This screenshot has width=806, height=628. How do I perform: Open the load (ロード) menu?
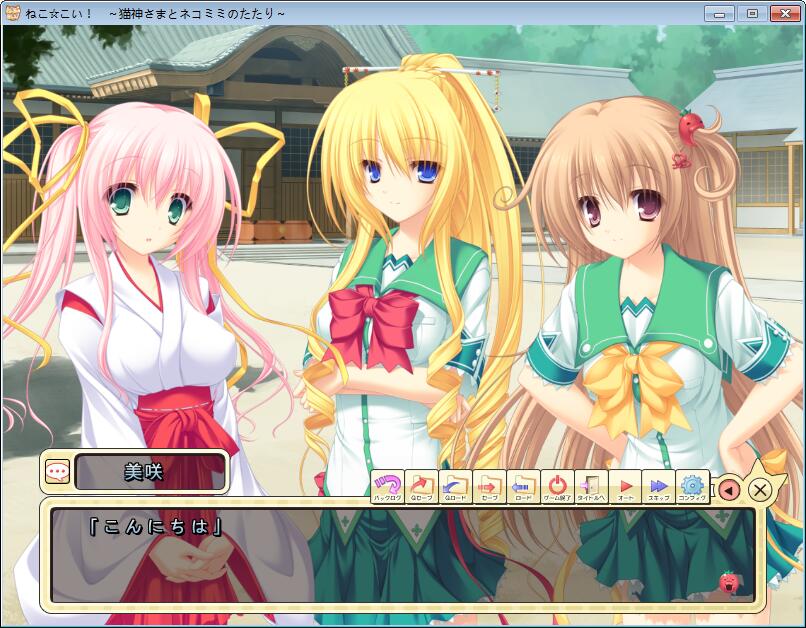pyautogui.click(x=523, y=487)
